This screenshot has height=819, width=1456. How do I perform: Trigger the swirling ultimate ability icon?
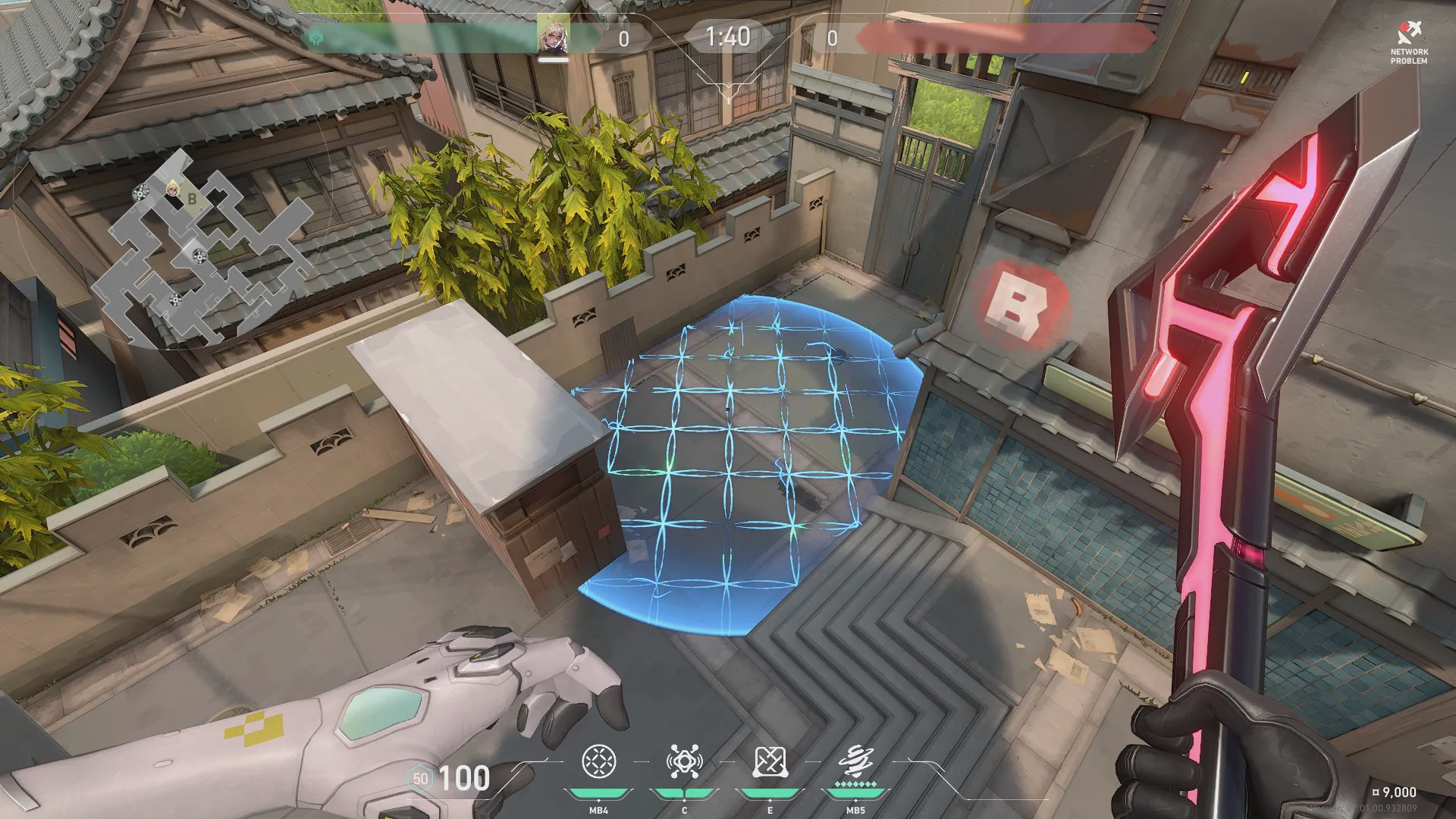pos(855,761)
